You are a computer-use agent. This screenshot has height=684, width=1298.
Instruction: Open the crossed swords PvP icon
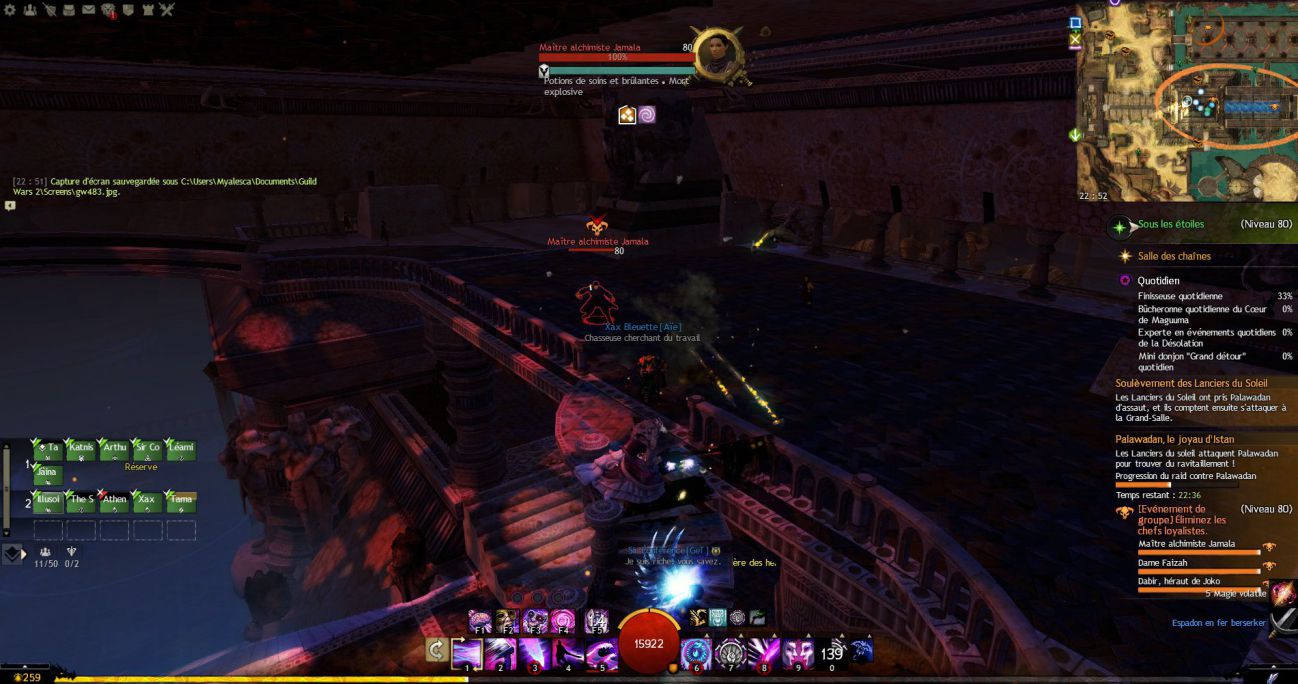point(166,10)
